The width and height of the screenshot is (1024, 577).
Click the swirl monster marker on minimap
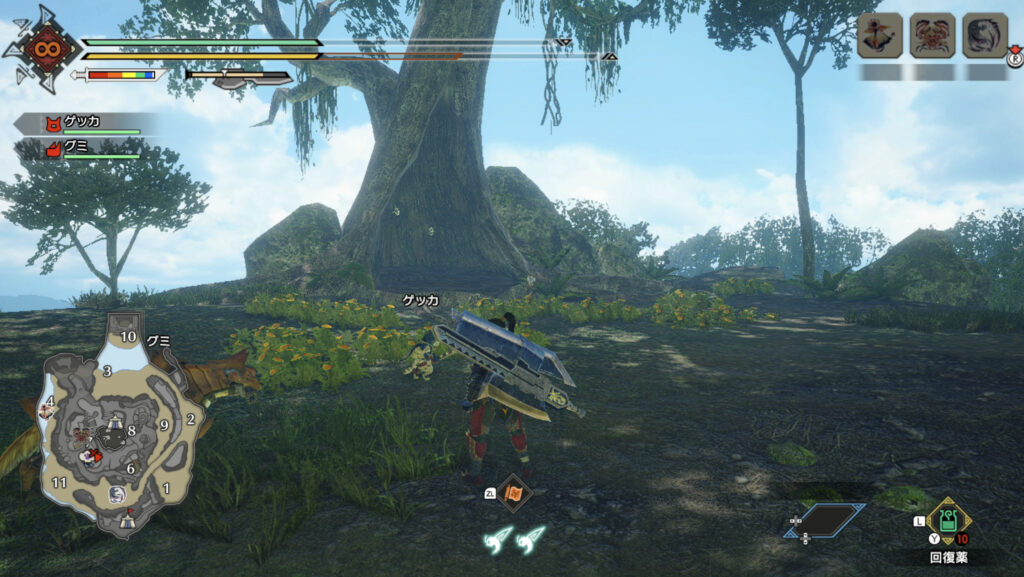(x=117, y=494)
